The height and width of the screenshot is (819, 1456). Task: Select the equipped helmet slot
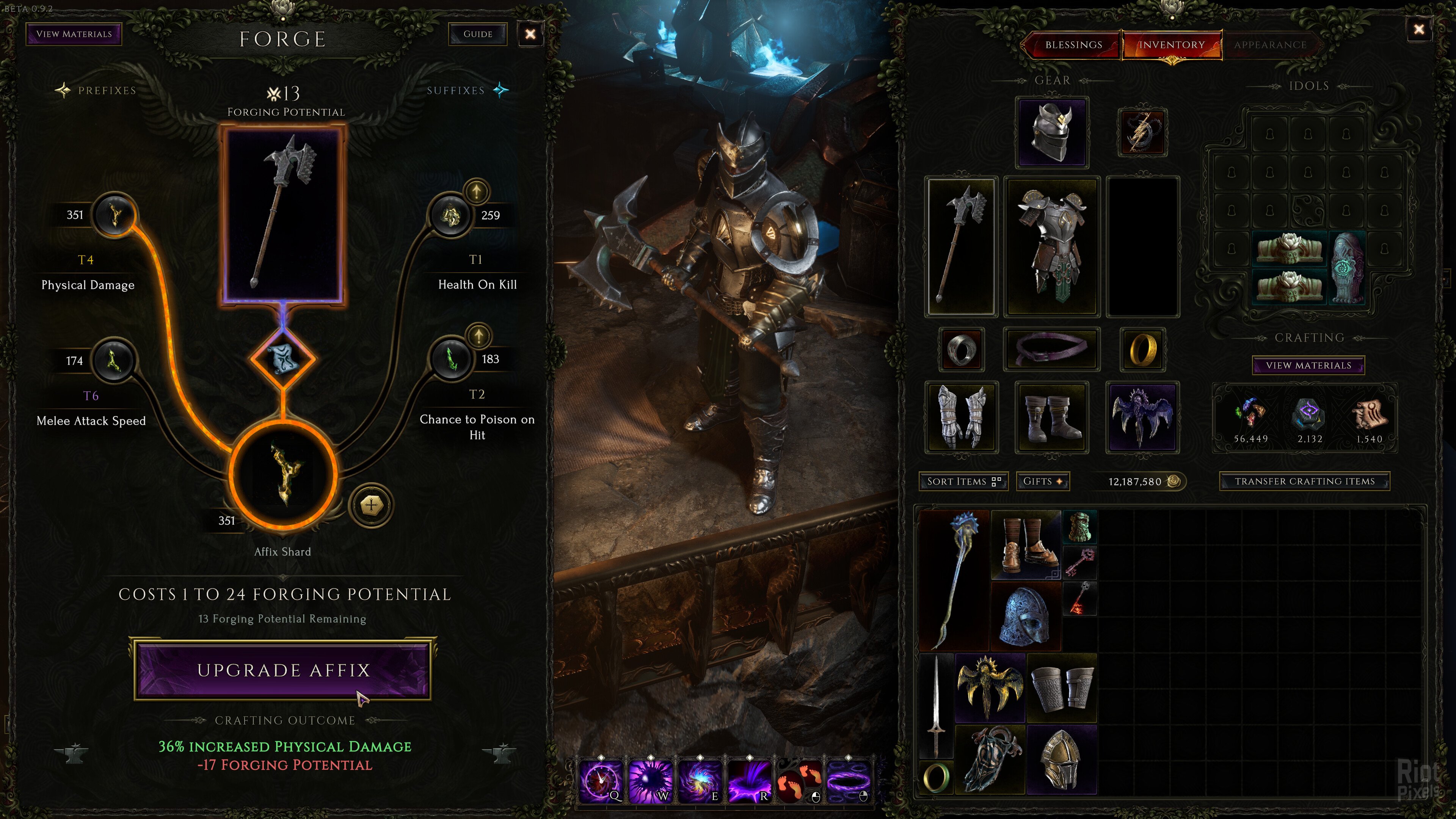(x=1051, y=132)
